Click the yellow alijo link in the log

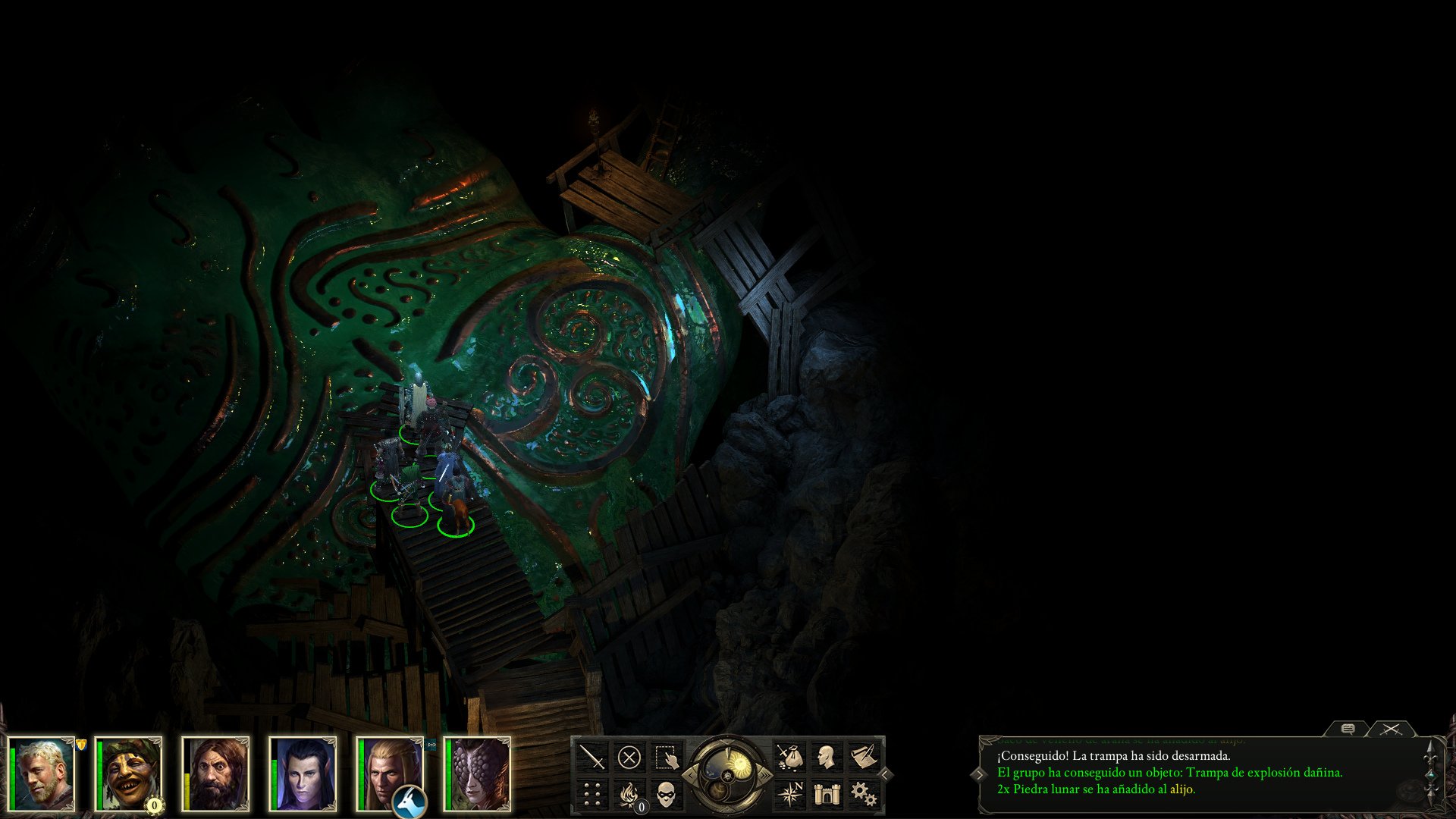(1181, 790)
